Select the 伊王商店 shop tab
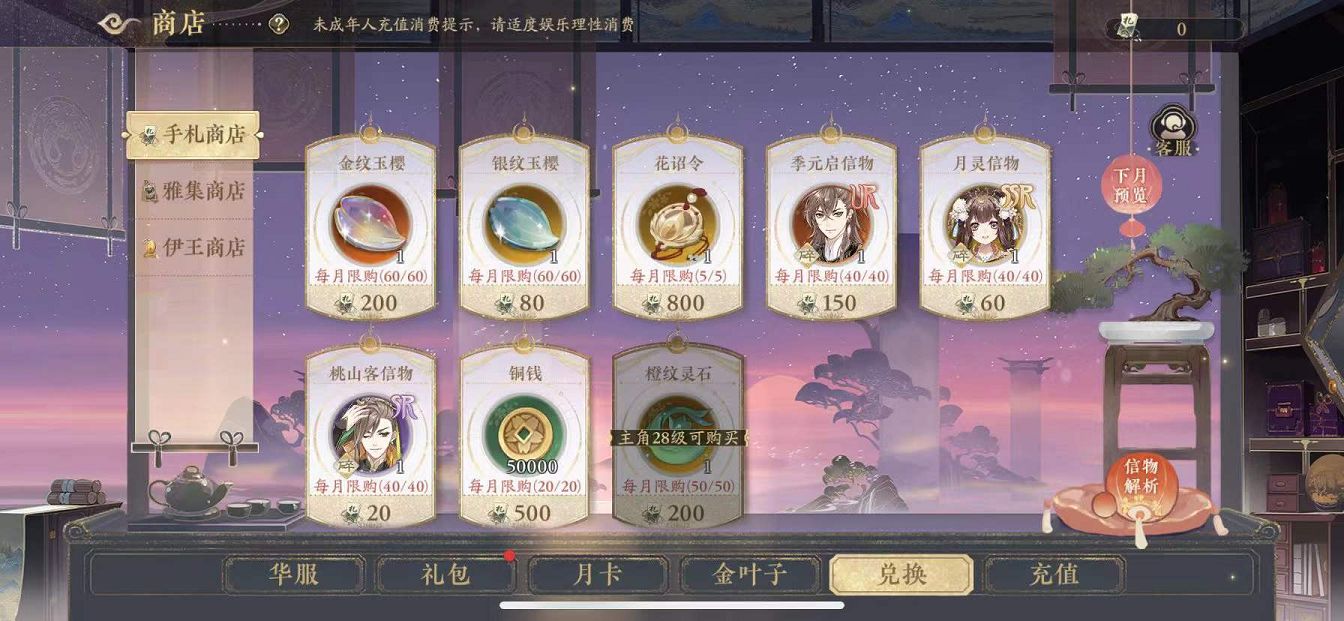 pos(194,247)
